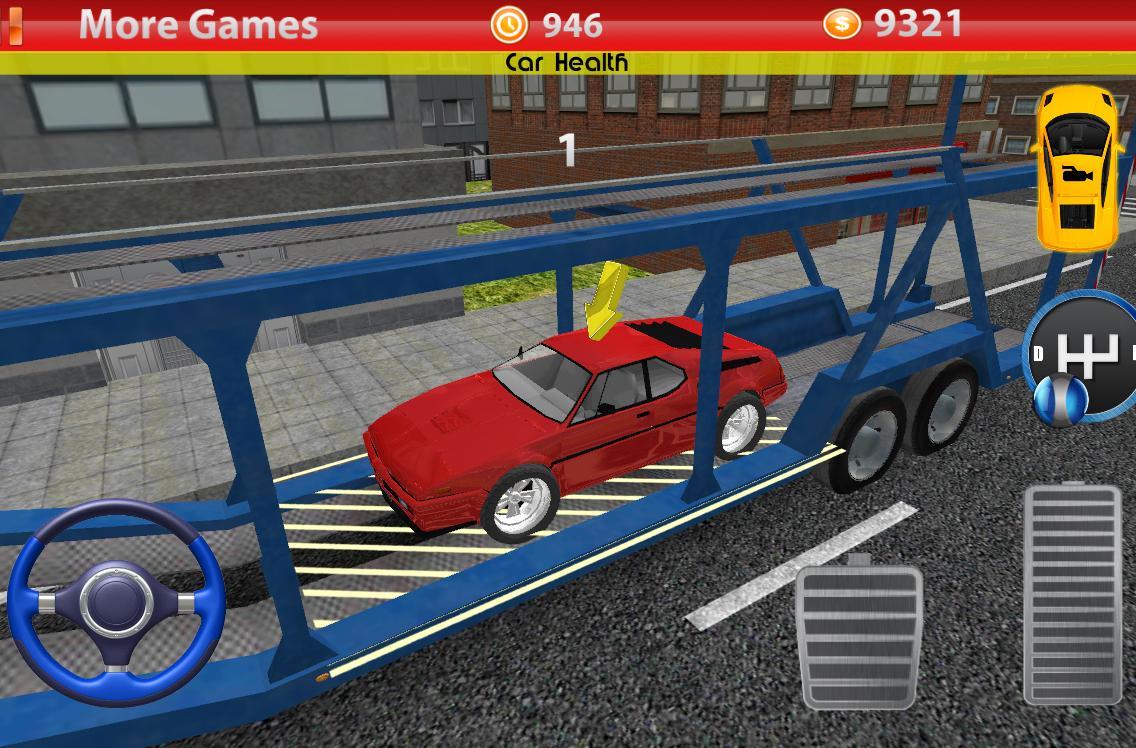Switch camera view with yellow car icon

1078,168
